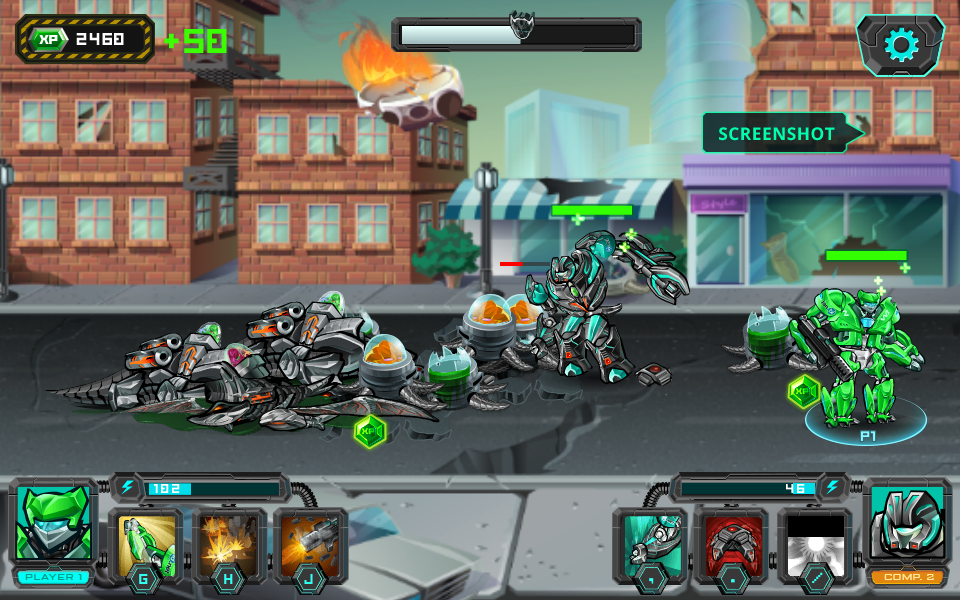
Task: Select the Player 1 green robot portrait
Action: point(55,525)
